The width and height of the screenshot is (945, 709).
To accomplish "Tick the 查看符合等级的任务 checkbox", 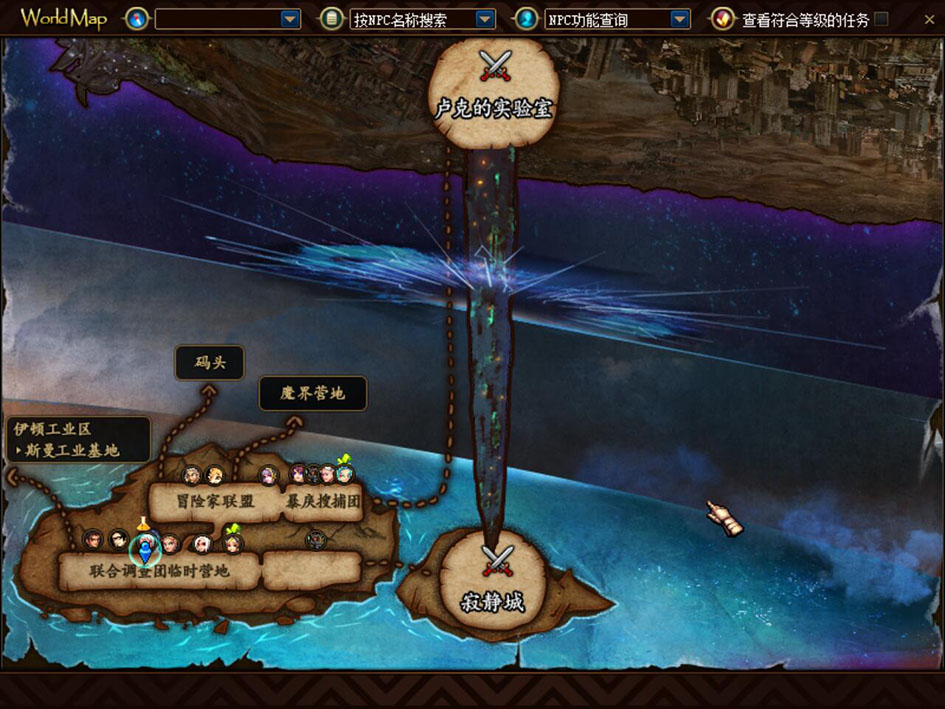I will pyautogui.click(x=881, y=19).
